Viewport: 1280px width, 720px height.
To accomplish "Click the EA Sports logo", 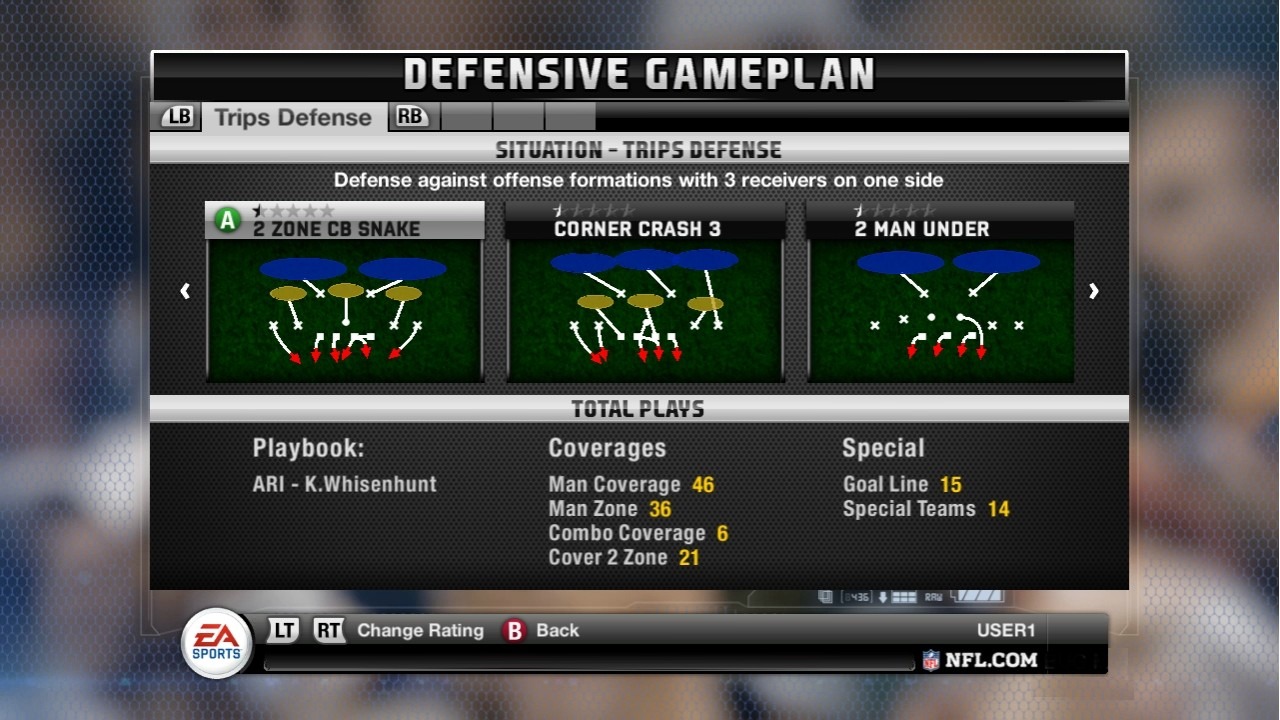I will (x=217, y=643).
